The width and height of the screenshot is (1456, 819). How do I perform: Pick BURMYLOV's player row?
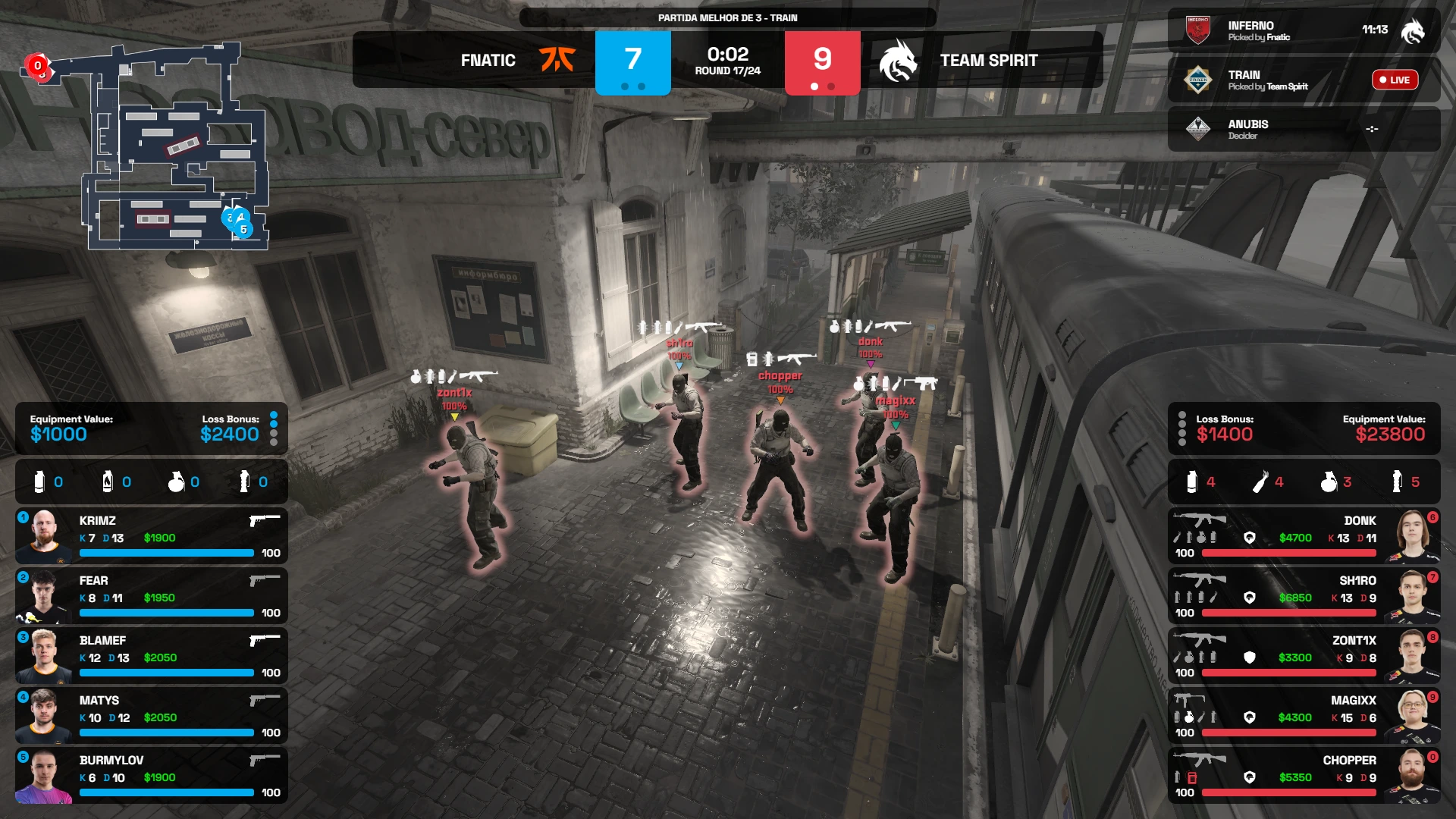(x=152, y=776)
